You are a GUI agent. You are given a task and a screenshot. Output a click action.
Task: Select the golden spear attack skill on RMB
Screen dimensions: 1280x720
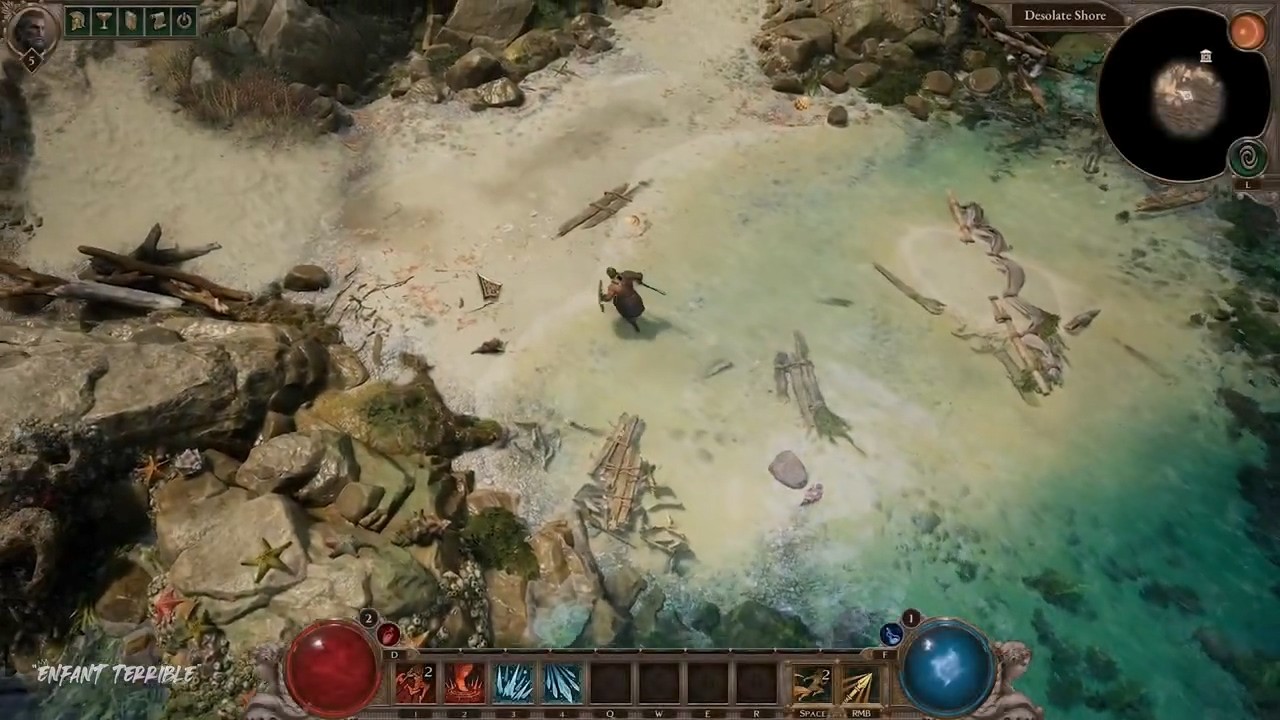(860, 685)
